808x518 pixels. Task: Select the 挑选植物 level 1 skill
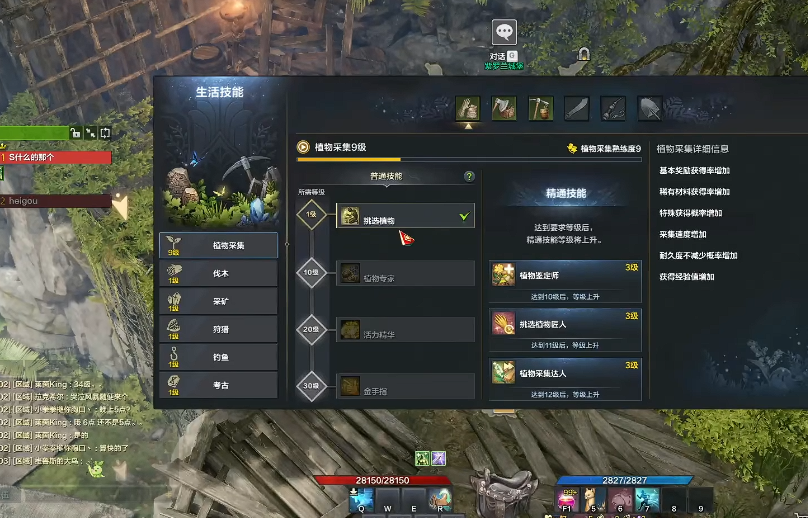click(x=404, y=215)
